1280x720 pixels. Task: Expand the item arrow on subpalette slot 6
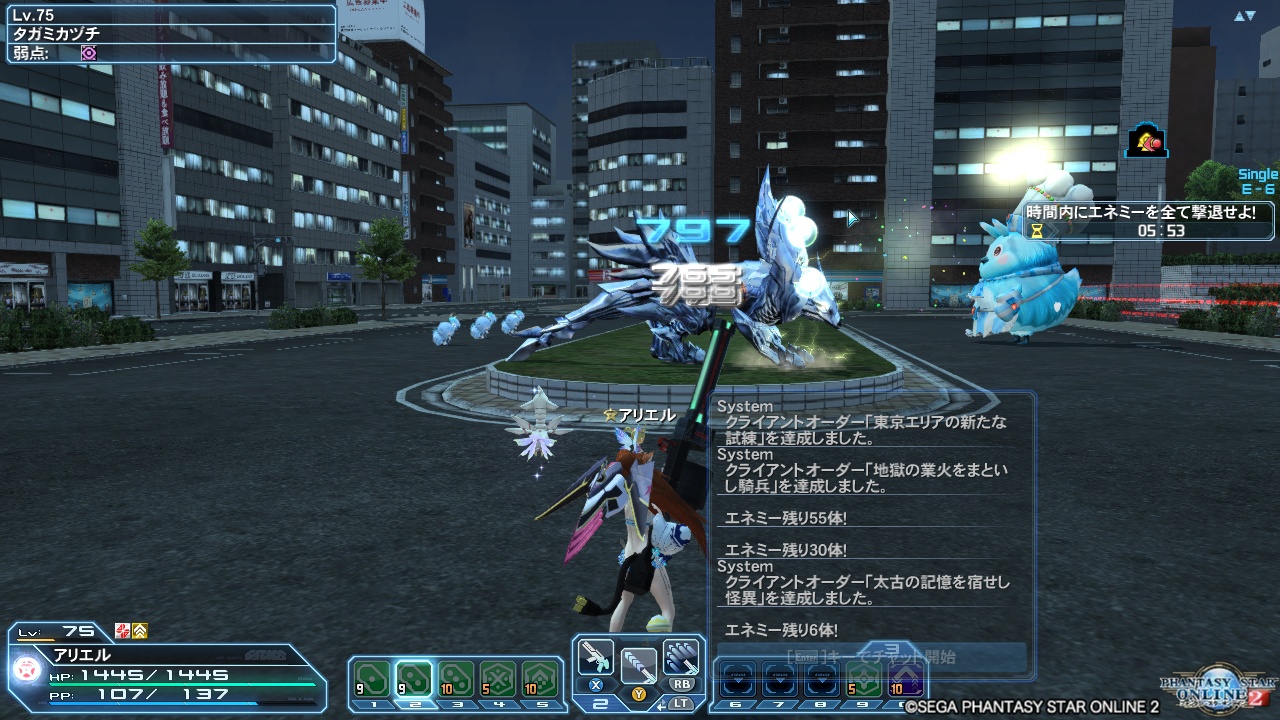click(x=737, y=682)
